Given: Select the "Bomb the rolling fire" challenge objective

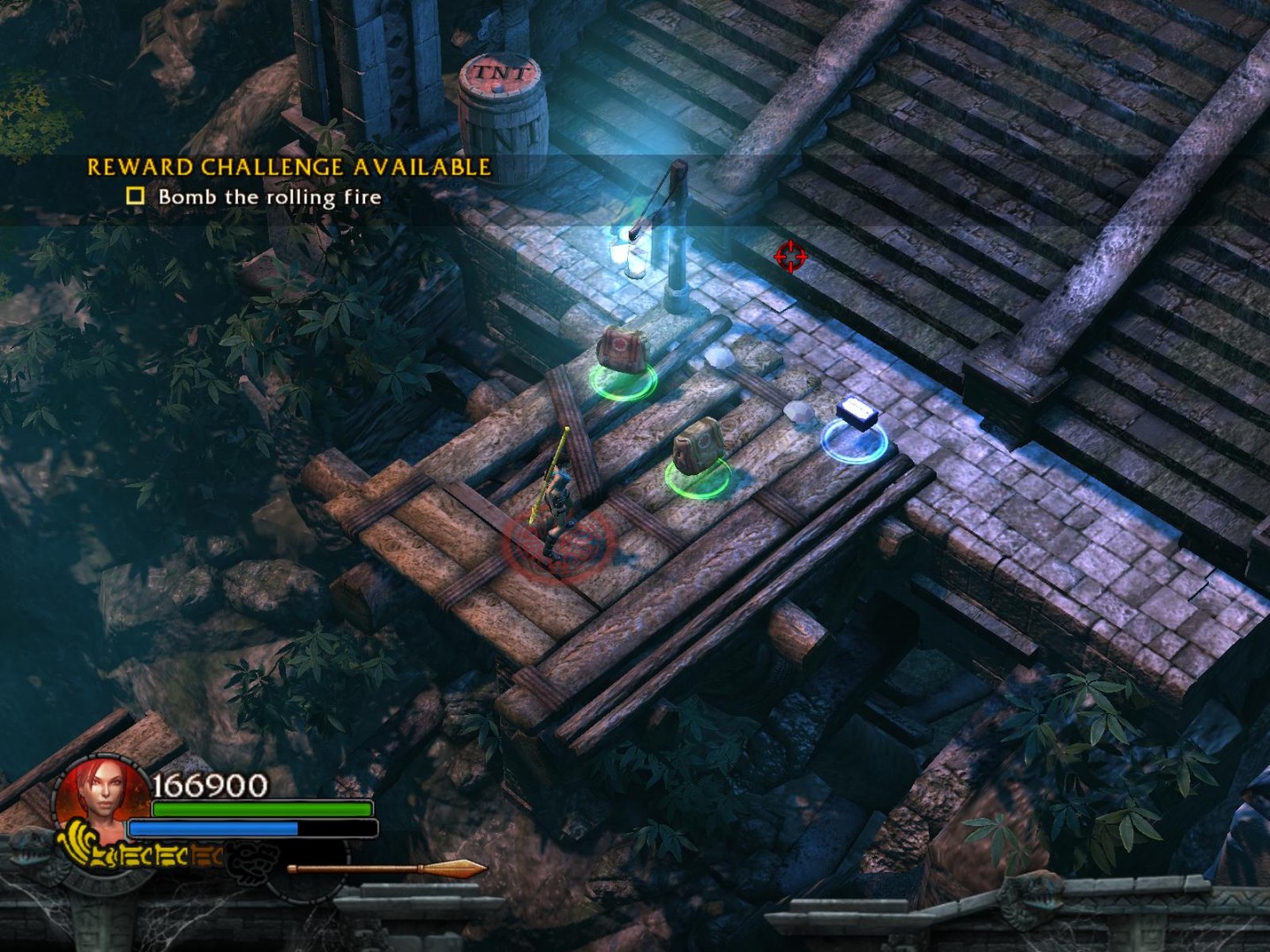Looking at the screenshot, I should pyautogui.click(x=269, y=197).
